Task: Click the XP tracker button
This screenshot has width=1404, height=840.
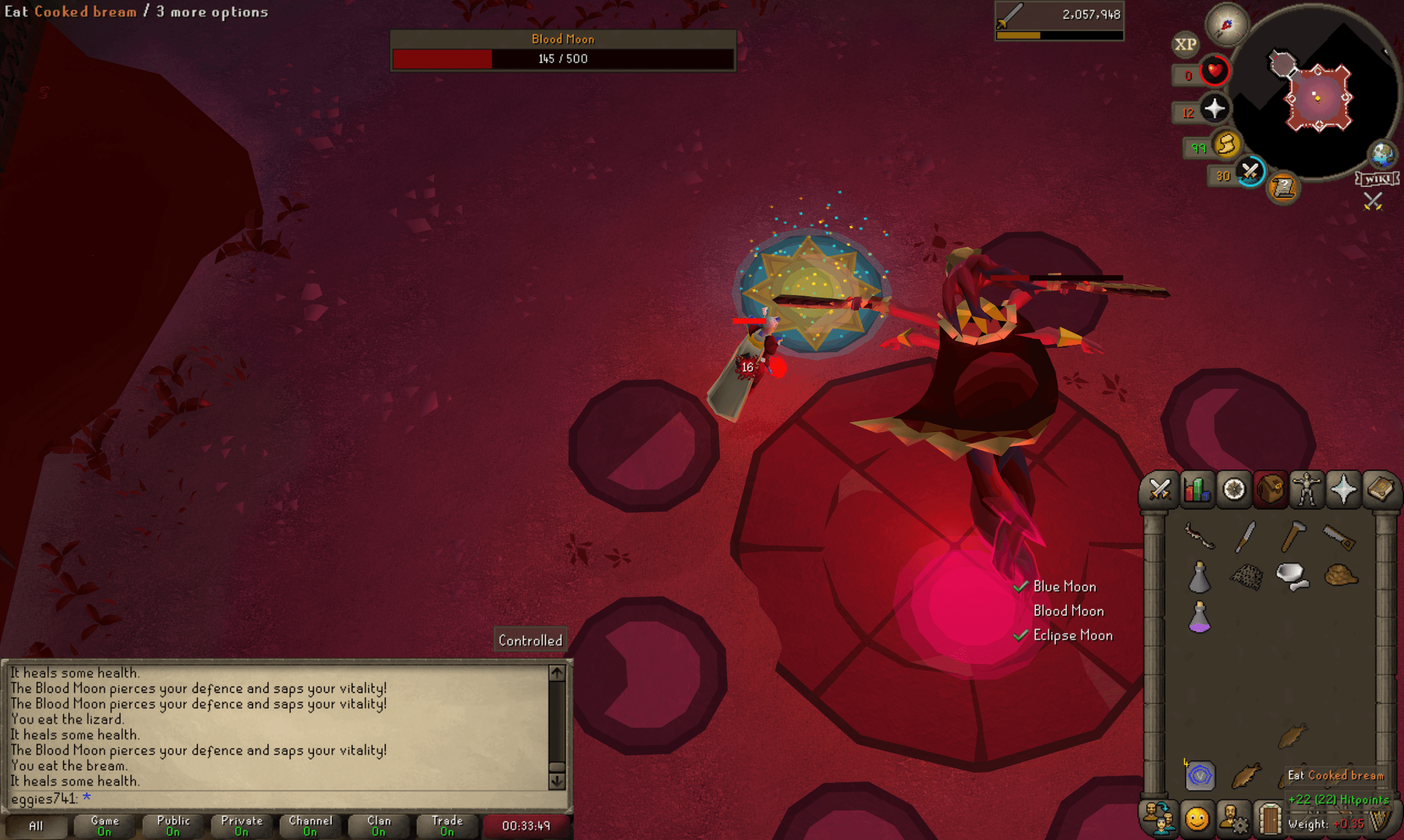Action: (x=1186, y=43)
